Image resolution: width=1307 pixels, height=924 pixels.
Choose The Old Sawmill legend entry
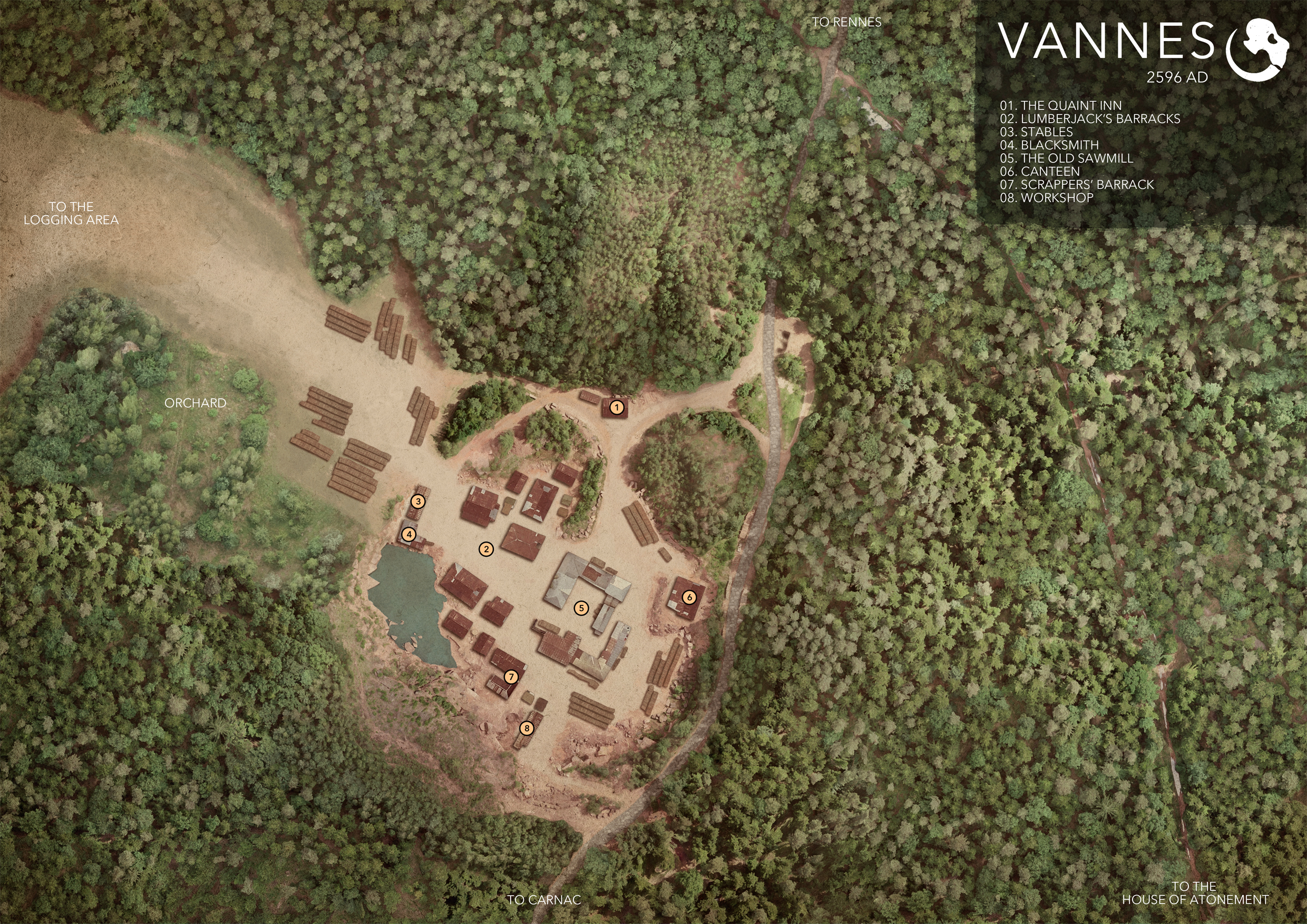pyautogui.click(x=1066, y=158)
